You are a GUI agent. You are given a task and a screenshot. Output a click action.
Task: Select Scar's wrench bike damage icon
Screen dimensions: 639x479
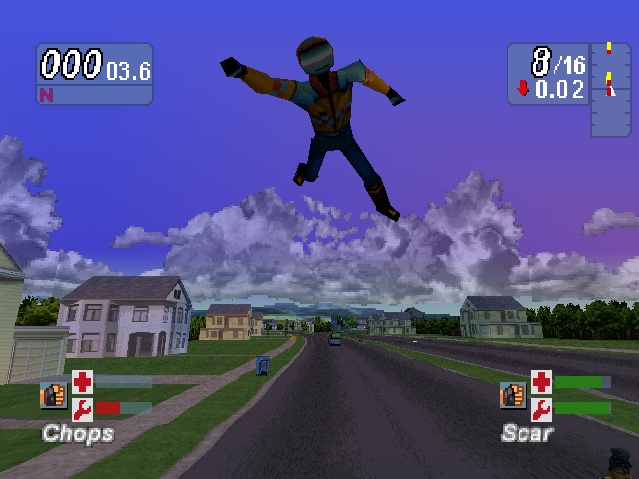541,408
